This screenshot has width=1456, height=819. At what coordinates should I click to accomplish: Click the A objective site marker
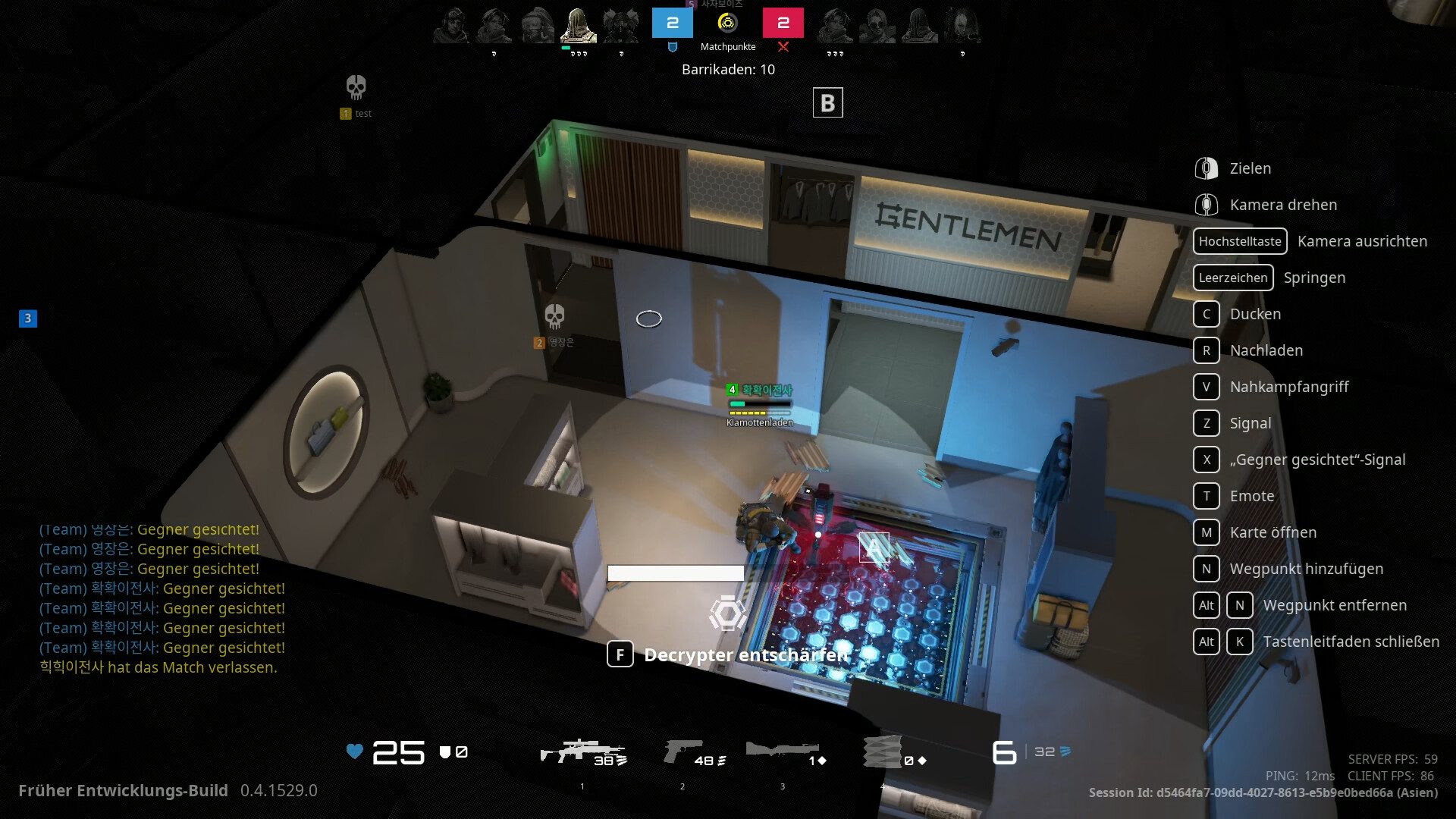pos(874,547)
